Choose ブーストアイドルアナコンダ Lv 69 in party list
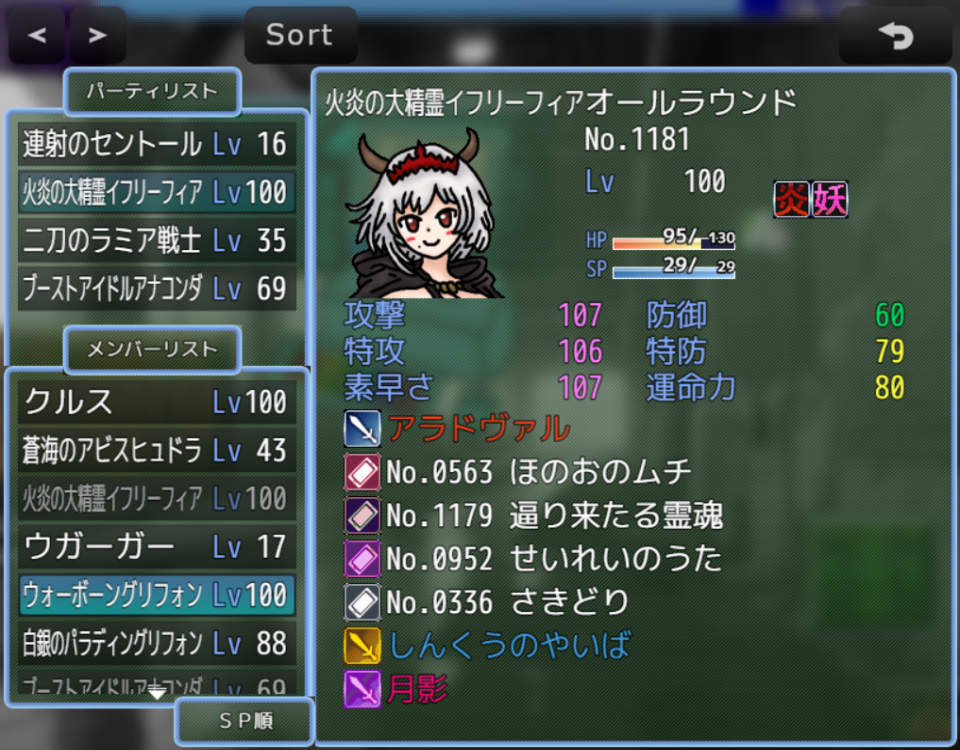 click(156, 289)
